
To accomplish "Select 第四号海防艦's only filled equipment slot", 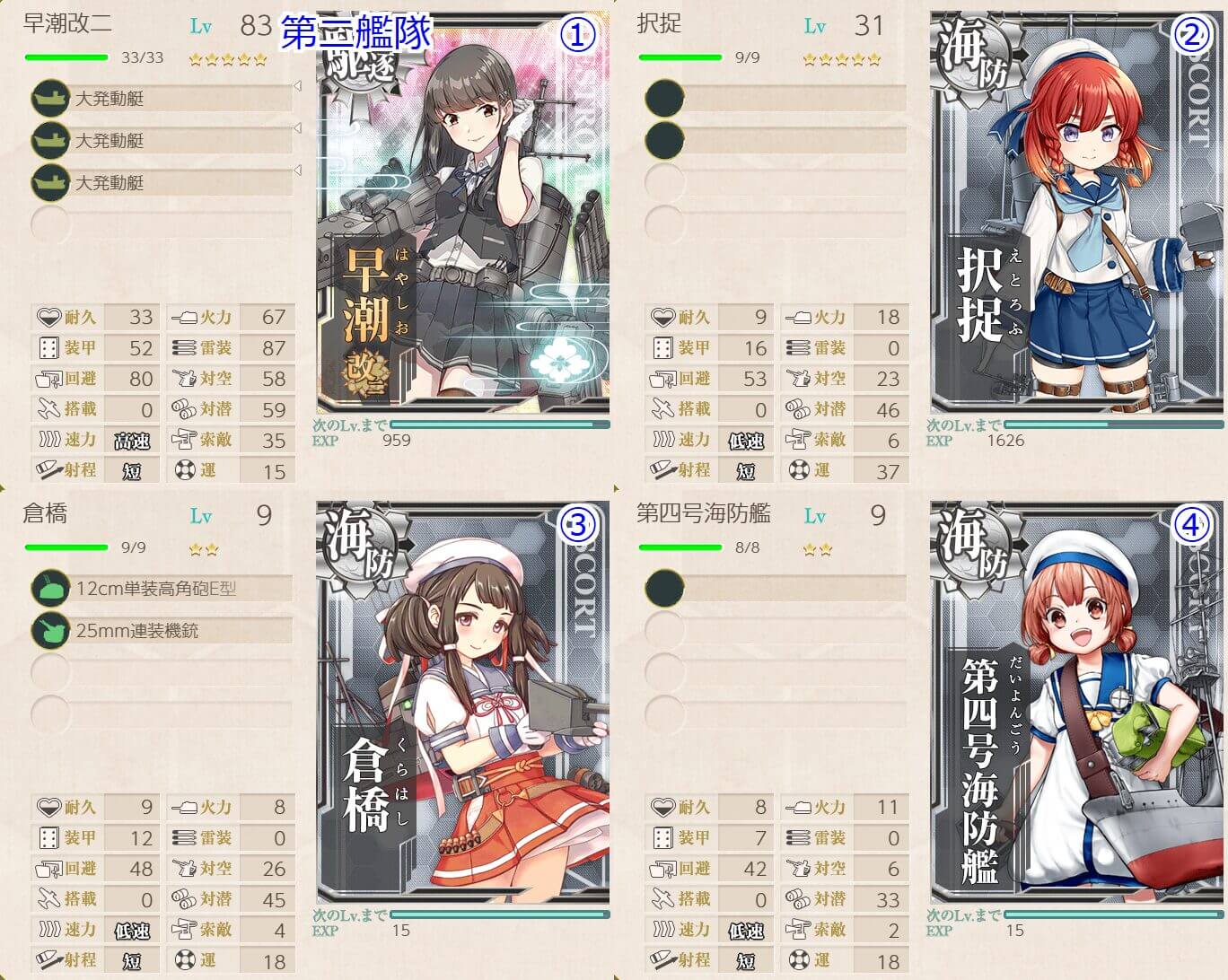I will coord(776,589).
